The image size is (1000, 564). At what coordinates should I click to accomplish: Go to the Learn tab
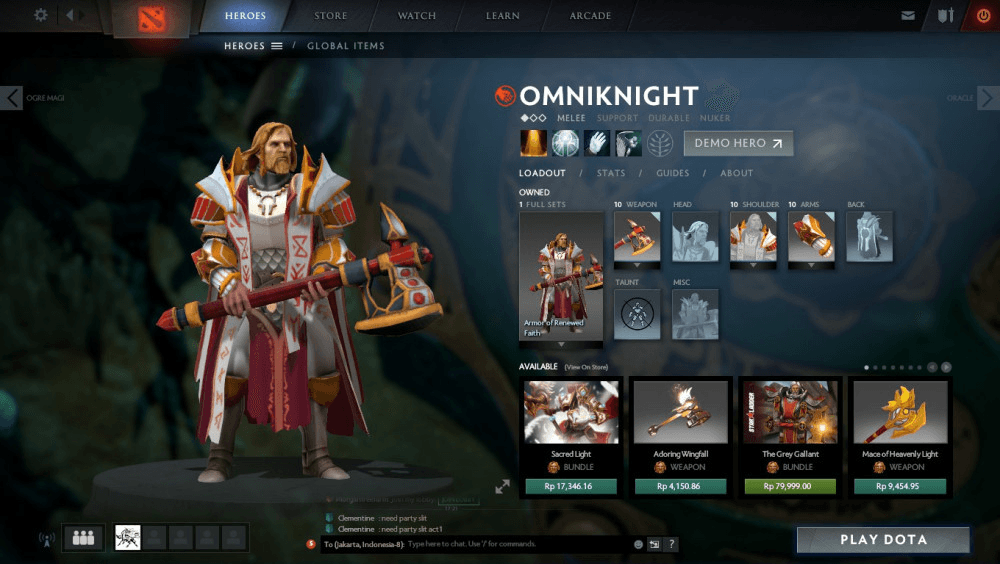pos(503,16)
